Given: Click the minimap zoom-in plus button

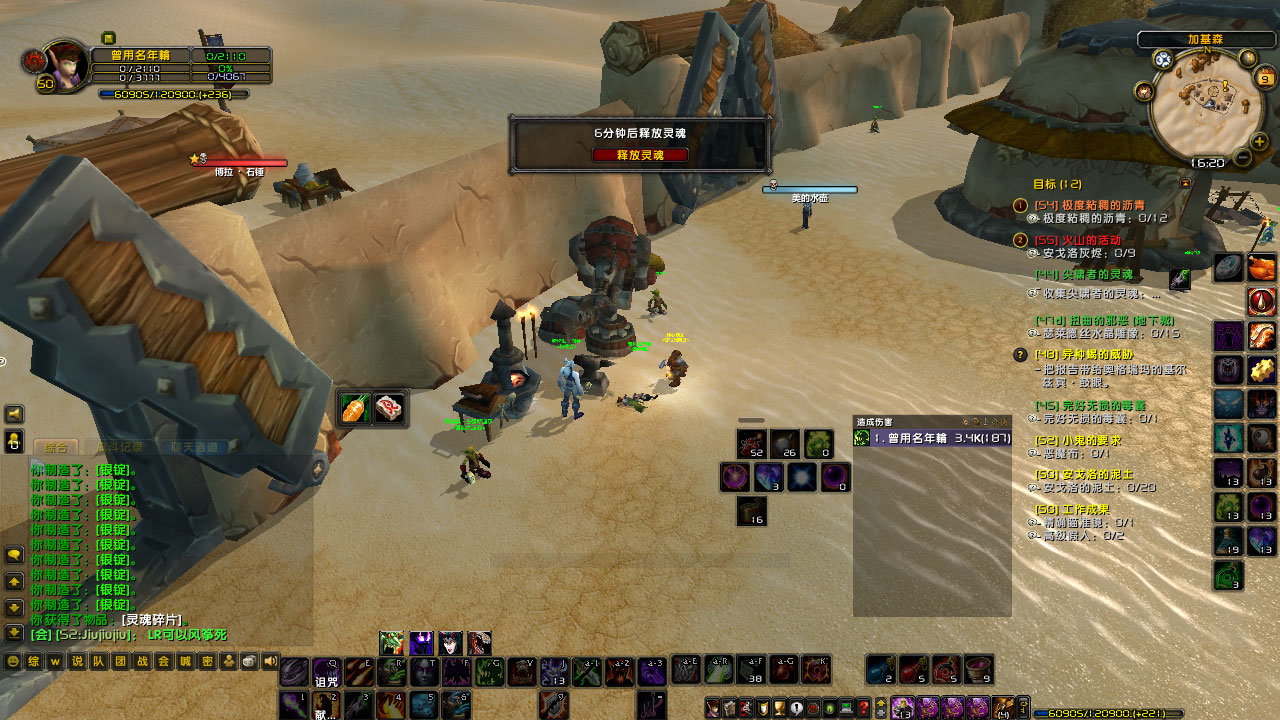Looking at the screenshot, I should click(x=1258, y=142).
